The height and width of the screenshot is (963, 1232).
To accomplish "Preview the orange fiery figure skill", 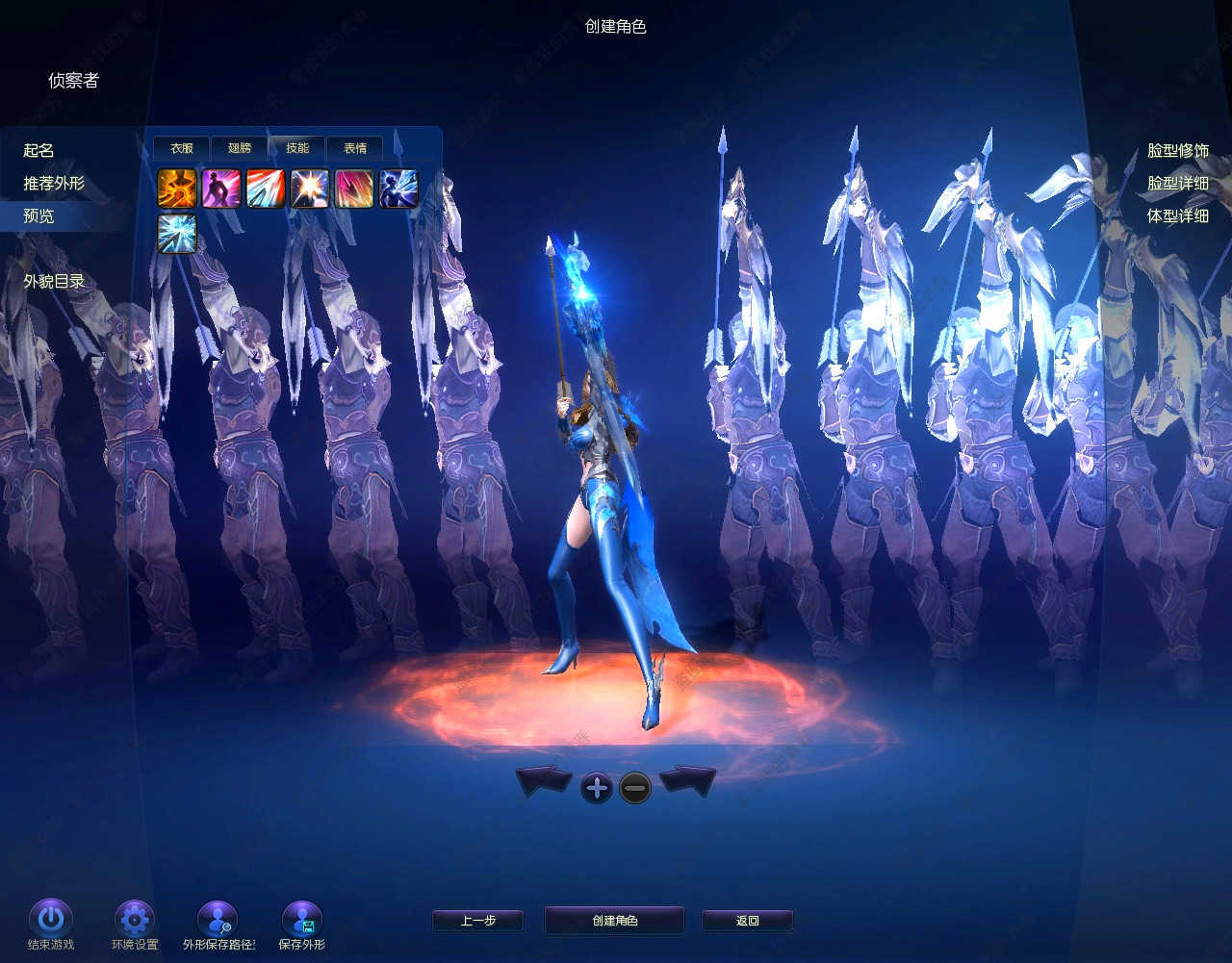I will point(177,189).
